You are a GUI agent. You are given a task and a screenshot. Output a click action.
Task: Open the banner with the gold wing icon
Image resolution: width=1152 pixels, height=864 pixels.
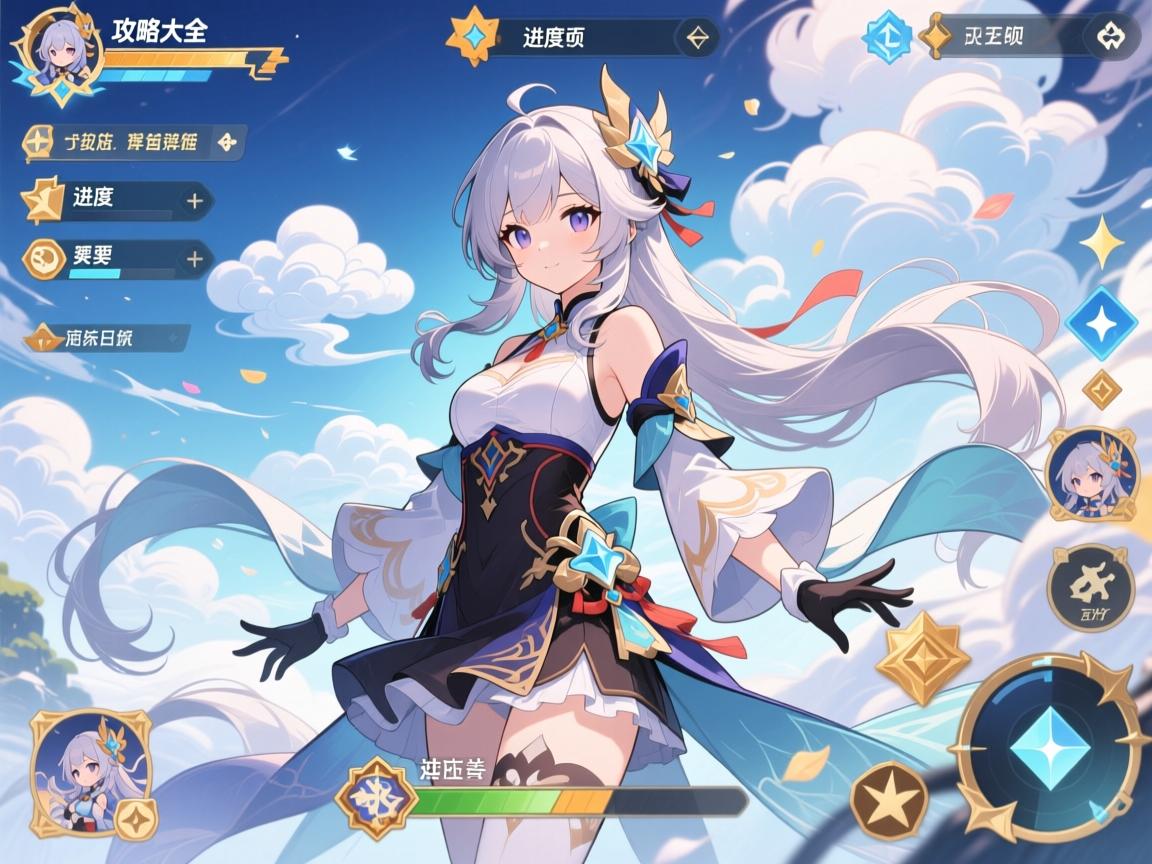[x=107, y=338]
